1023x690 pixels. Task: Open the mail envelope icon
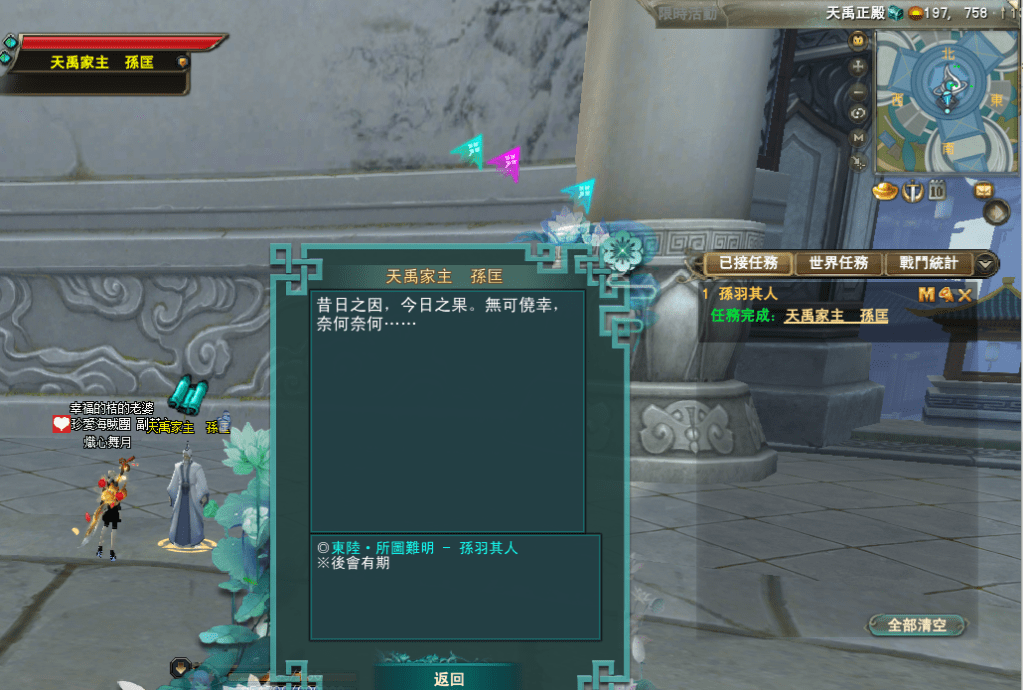pyautogui.click(x=984, y=190)
